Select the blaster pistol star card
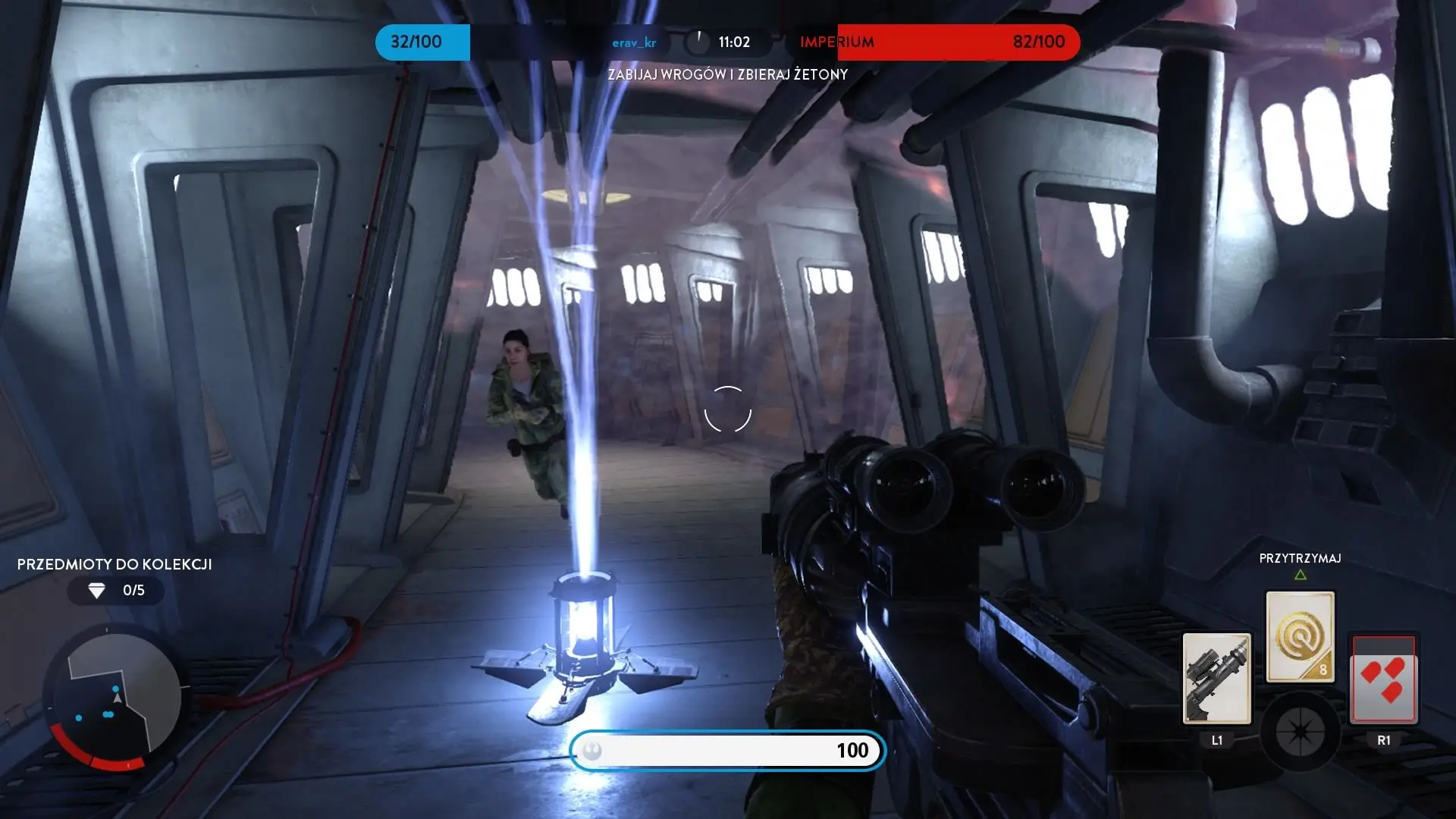This screenshot has width=1456, height=819. pos(1216,679)
